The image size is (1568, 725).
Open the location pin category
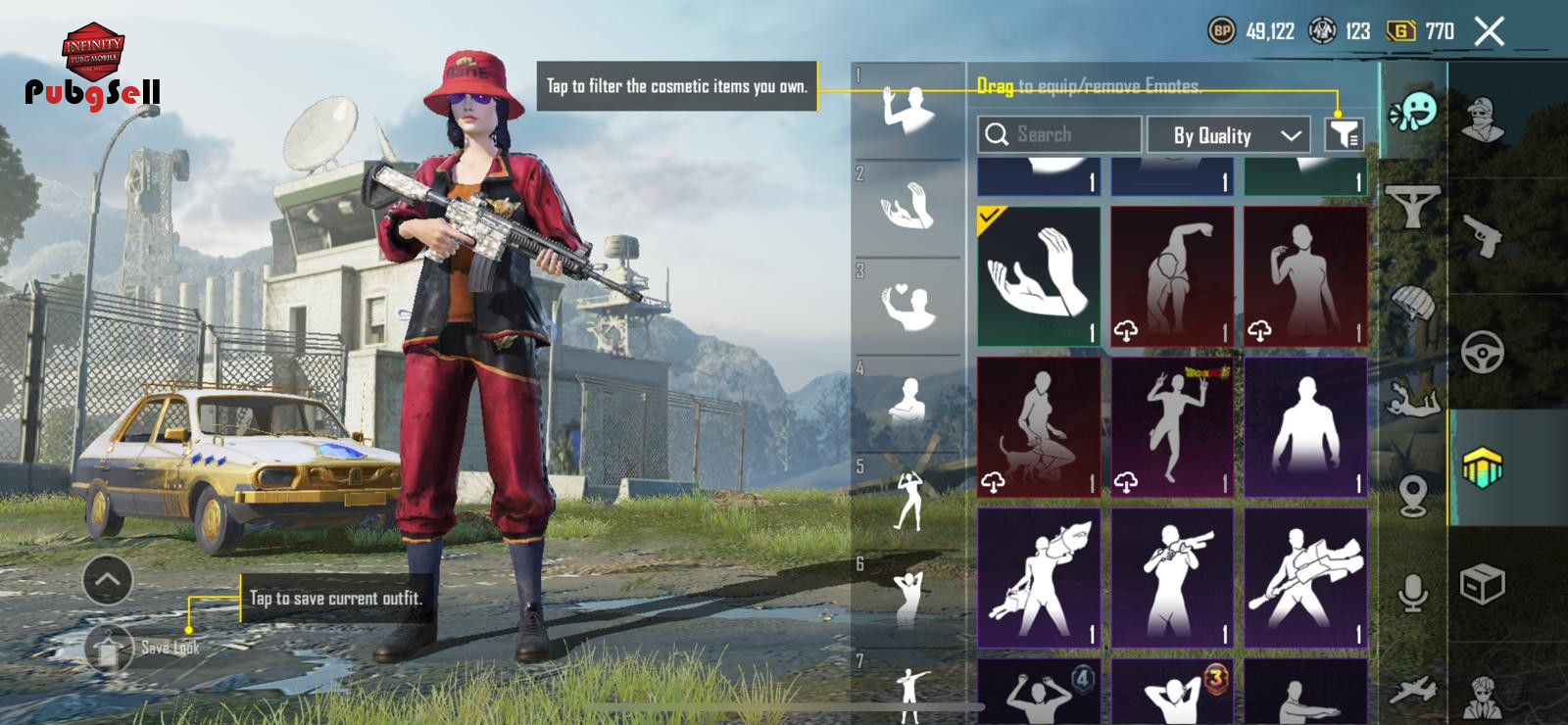pos(1412,495)
